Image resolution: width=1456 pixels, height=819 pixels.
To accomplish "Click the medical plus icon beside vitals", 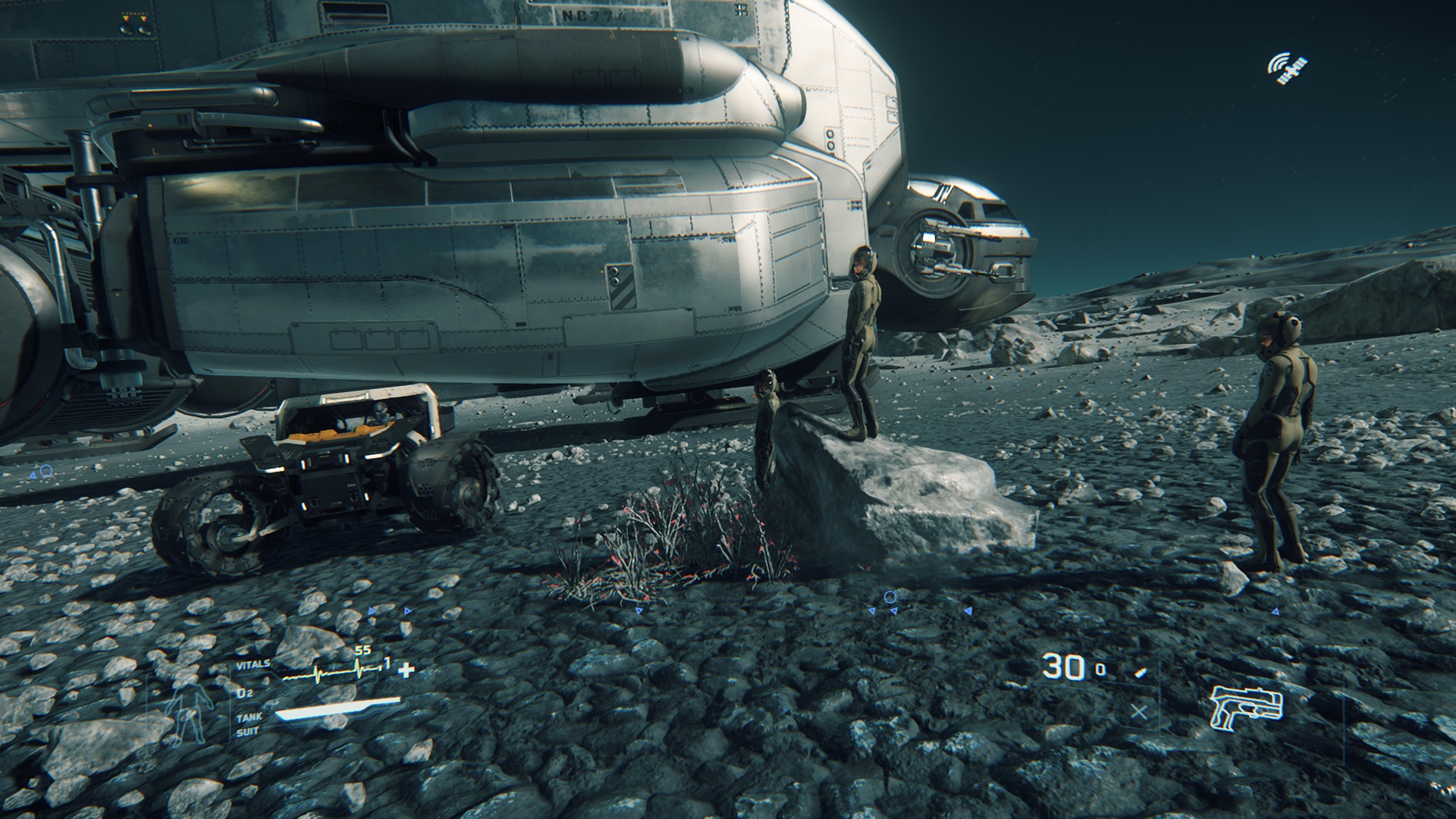I will pos(407,670).
